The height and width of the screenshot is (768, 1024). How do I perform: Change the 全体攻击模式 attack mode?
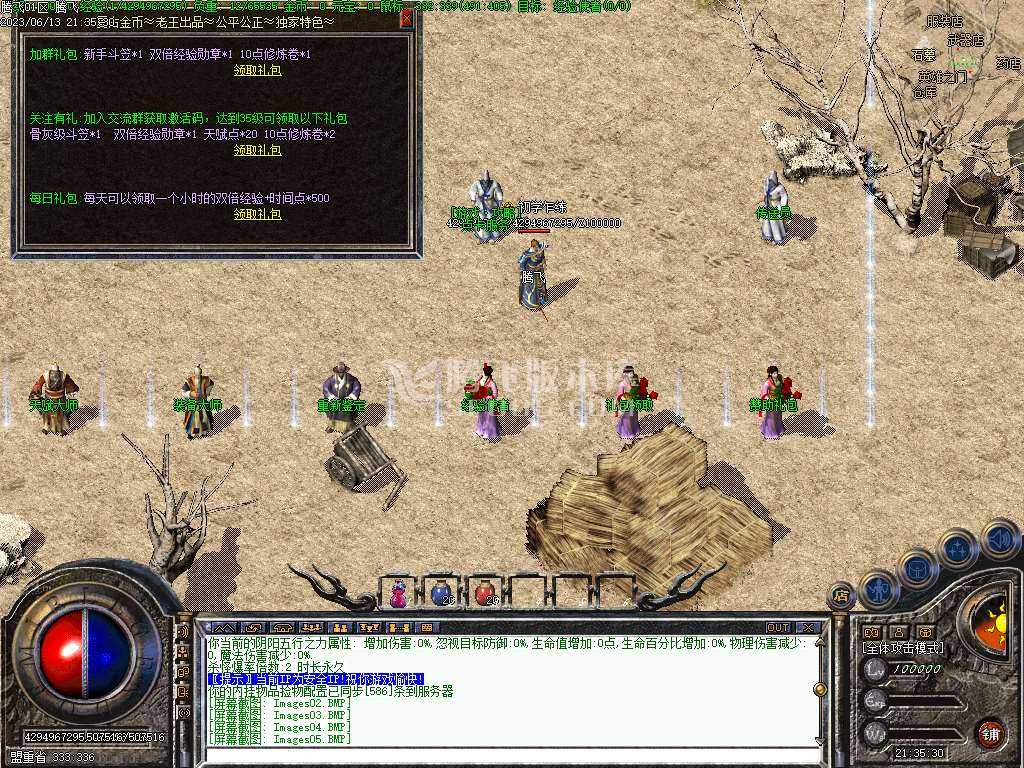[903, 648]
